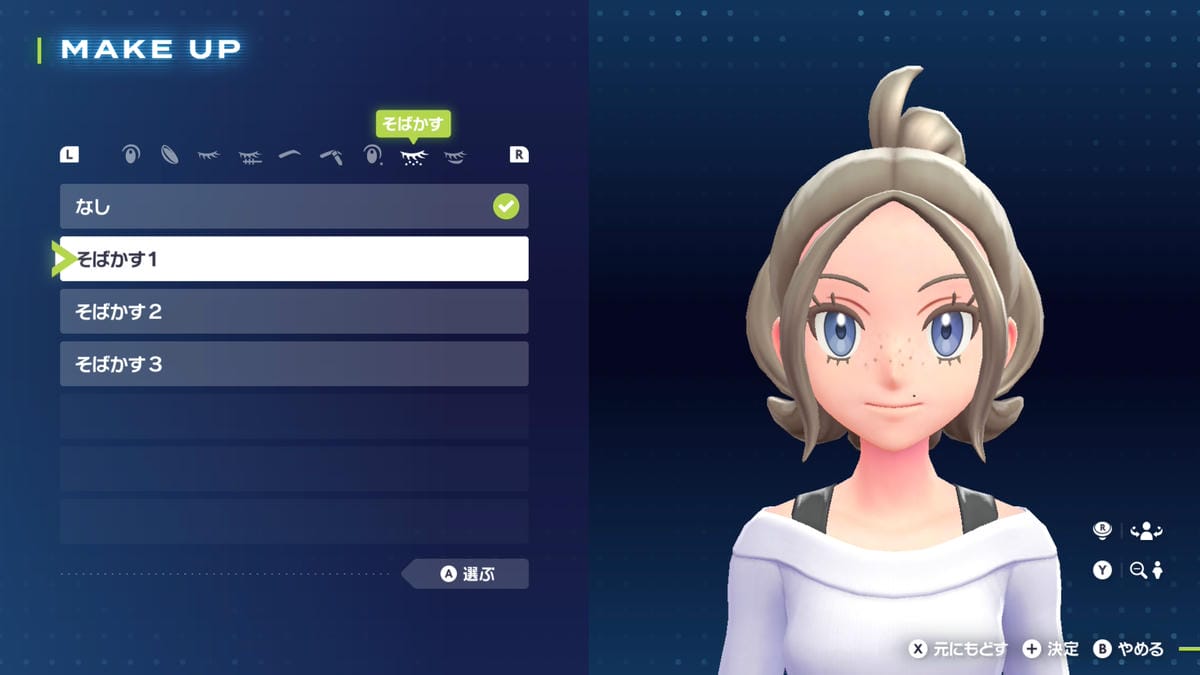Choose the そばかす1 freckle style
1200x675 pixels.
[x=294, y=259]
